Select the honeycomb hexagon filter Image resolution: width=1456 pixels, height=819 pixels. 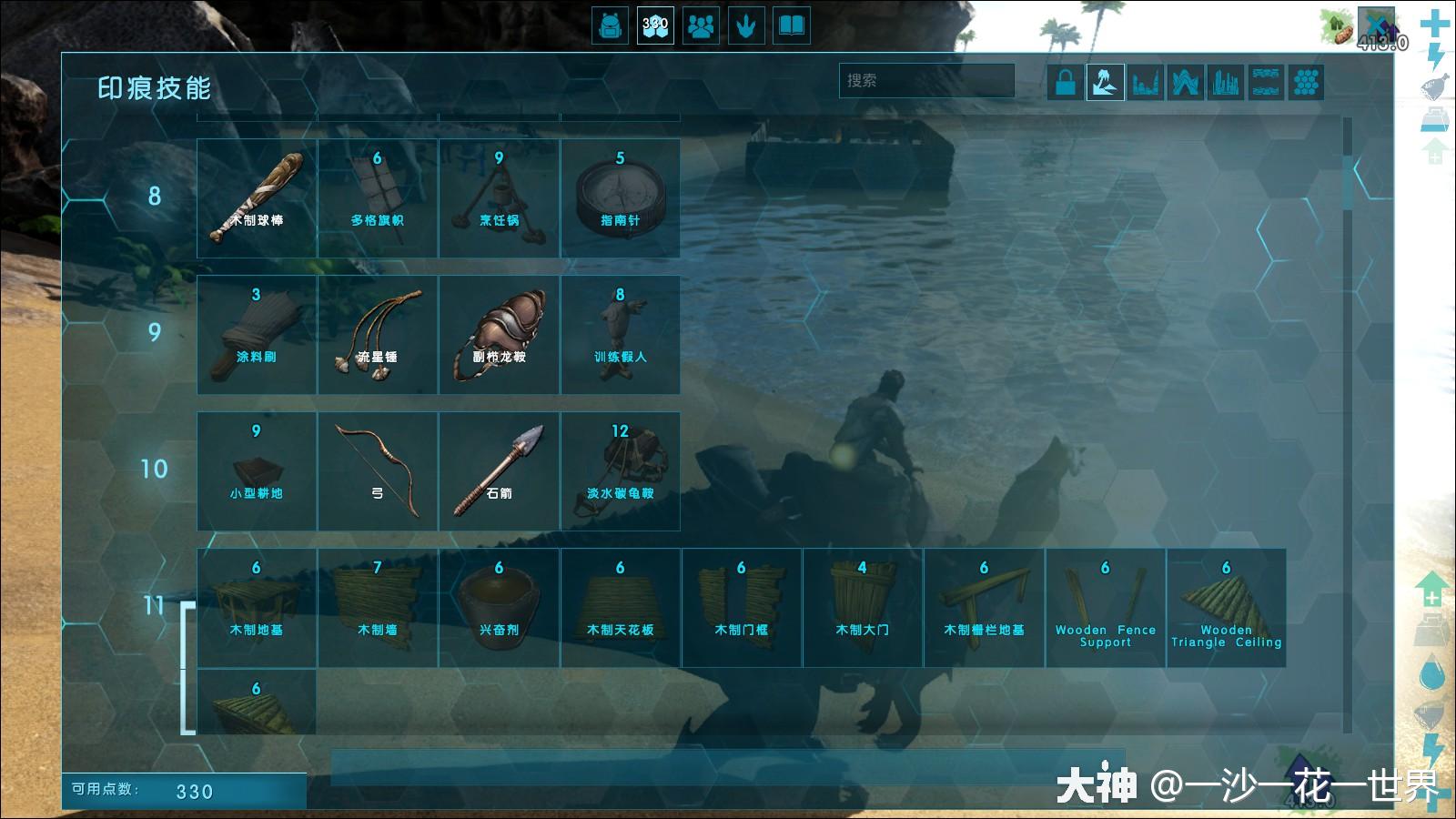tap(1306, 83)
